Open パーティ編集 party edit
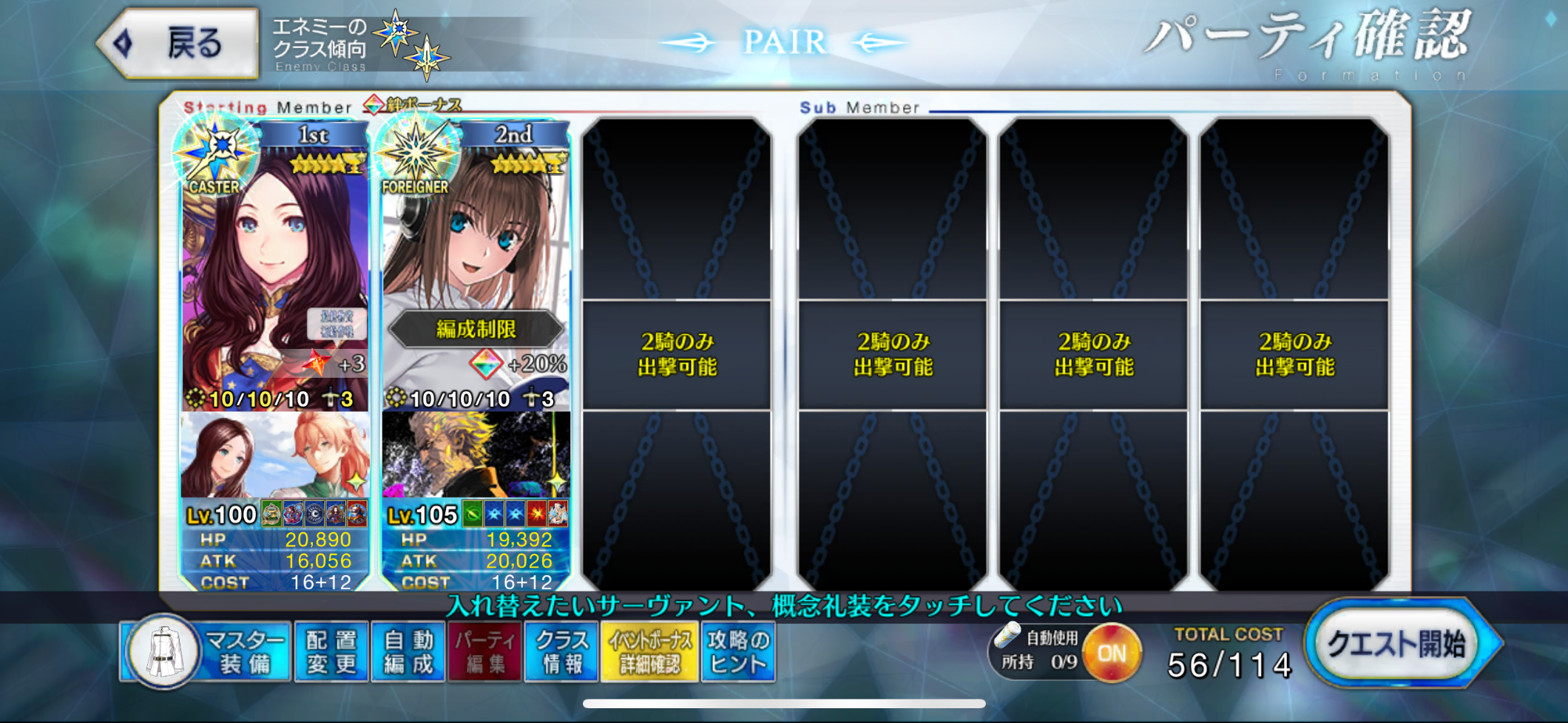This screenshot has height=723, width=1568. (484, 652)
